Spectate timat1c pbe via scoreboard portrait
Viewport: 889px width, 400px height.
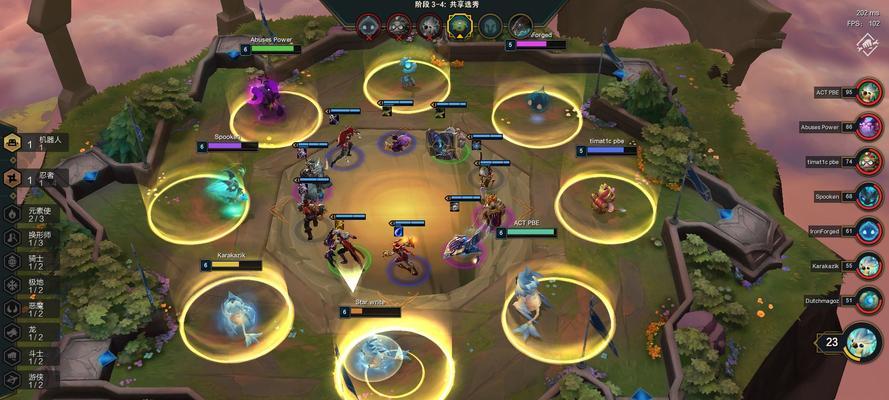pos(869,161)
